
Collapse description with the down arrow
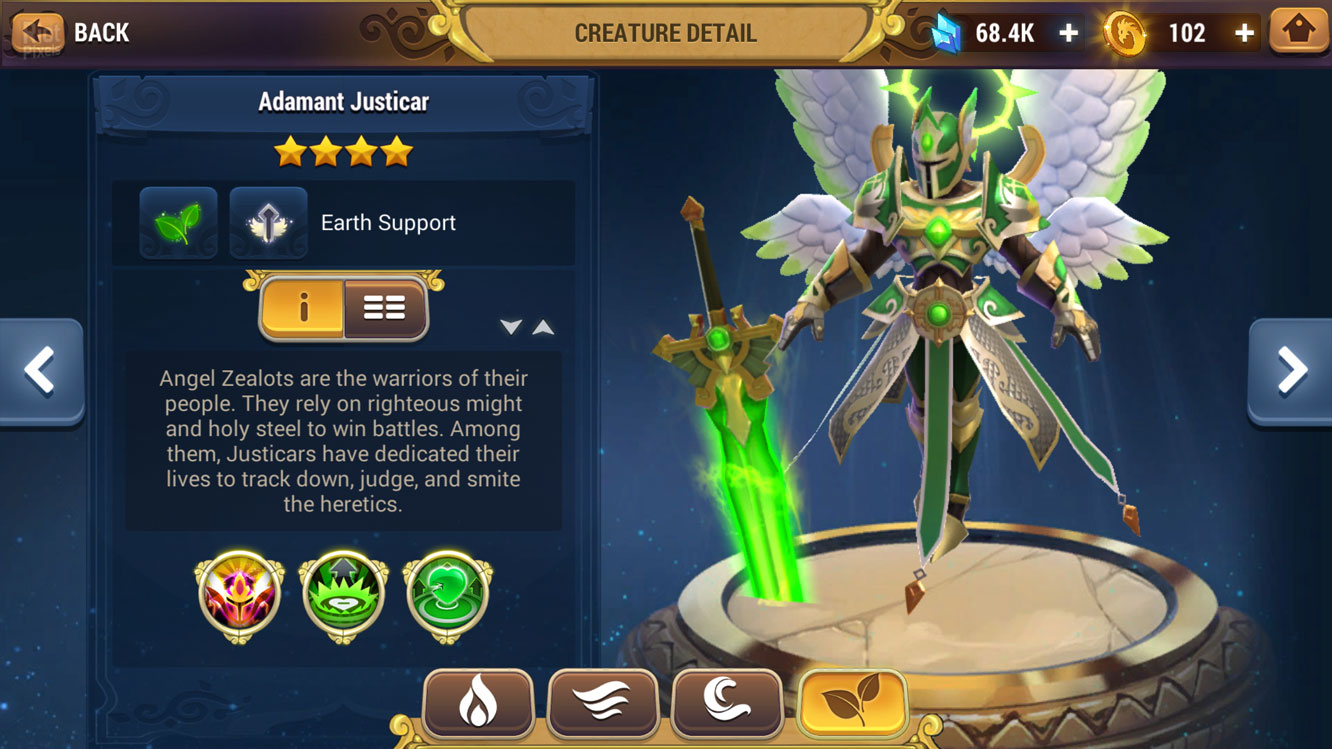coord(511,327)
